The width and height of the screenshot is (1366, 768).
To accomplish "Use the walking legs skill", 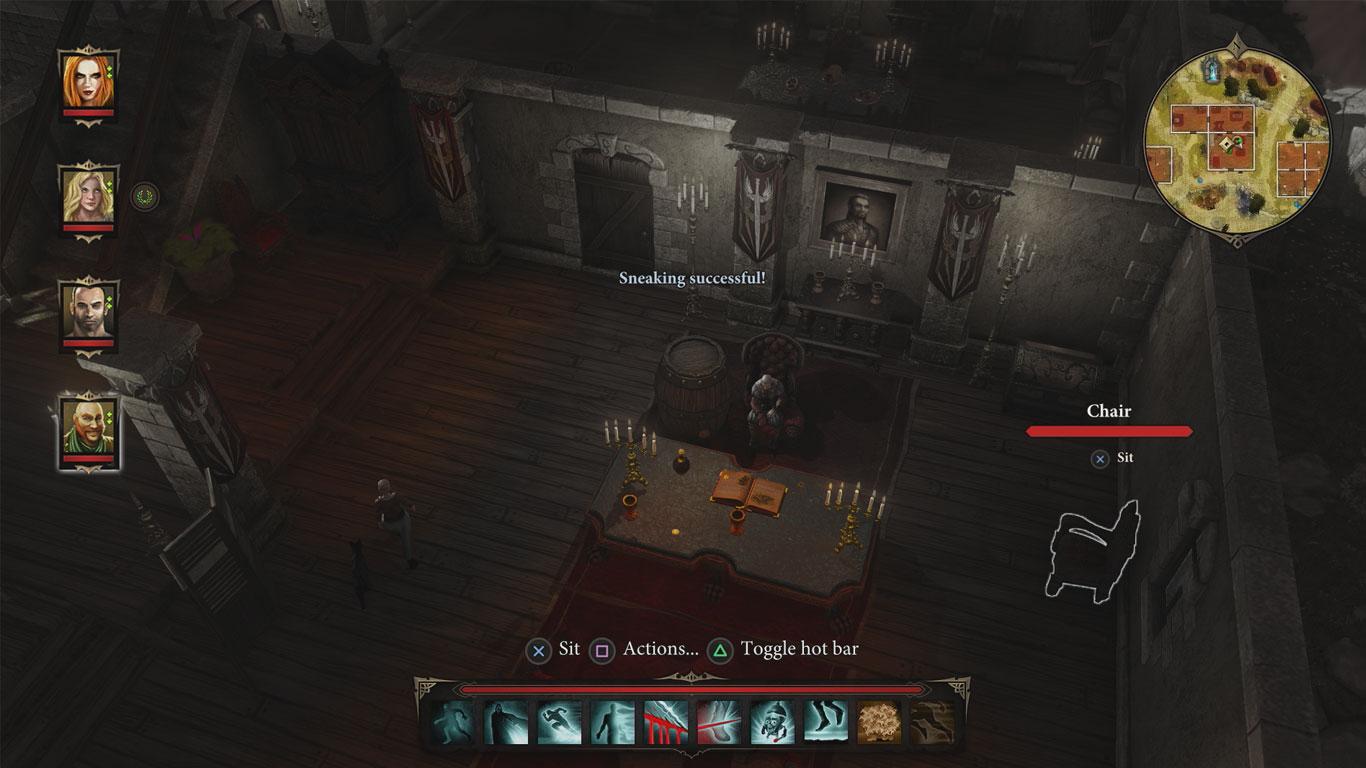I will point(825,722).
